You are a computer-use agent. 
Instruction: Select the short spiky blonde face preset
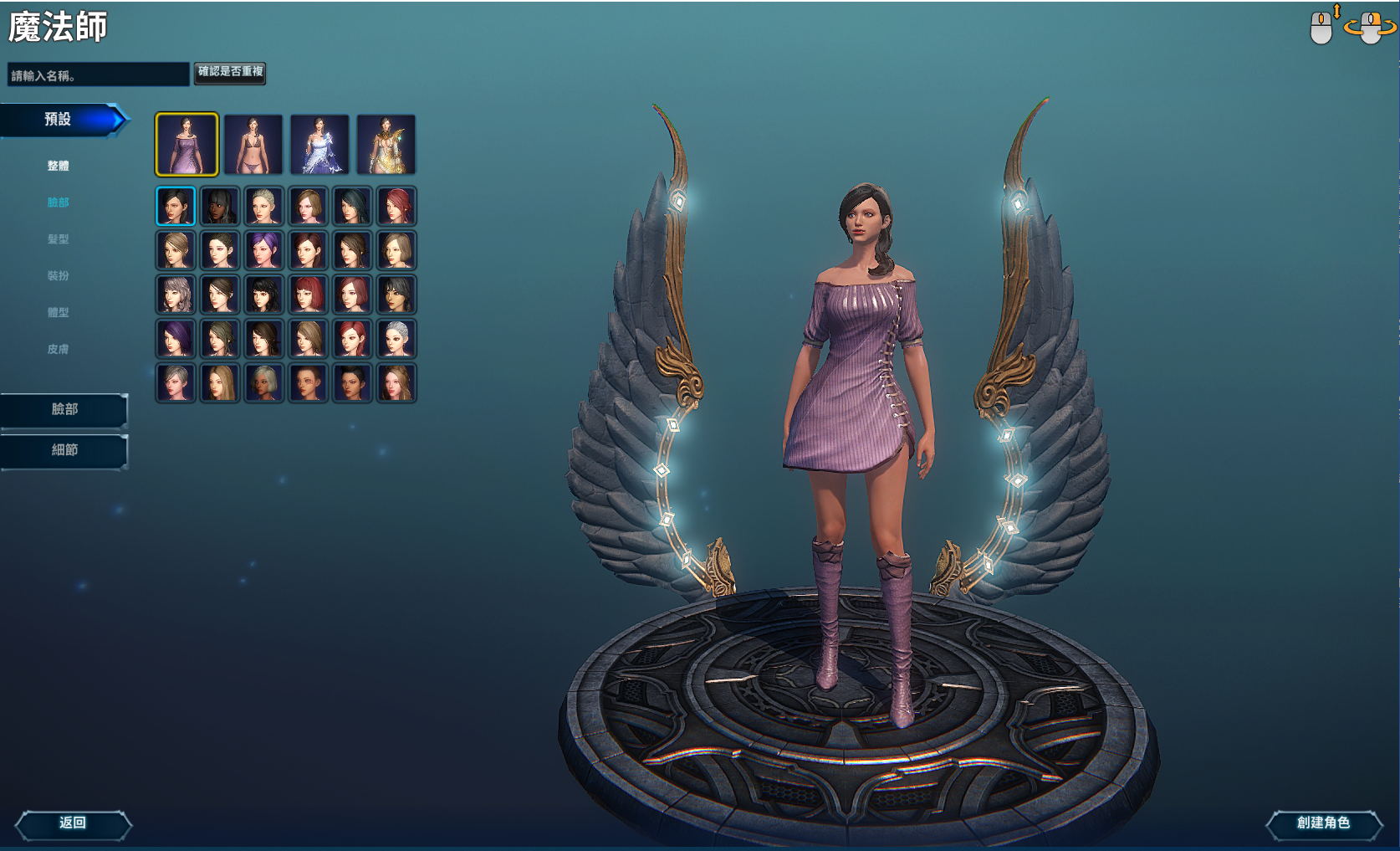coord(264,206)
